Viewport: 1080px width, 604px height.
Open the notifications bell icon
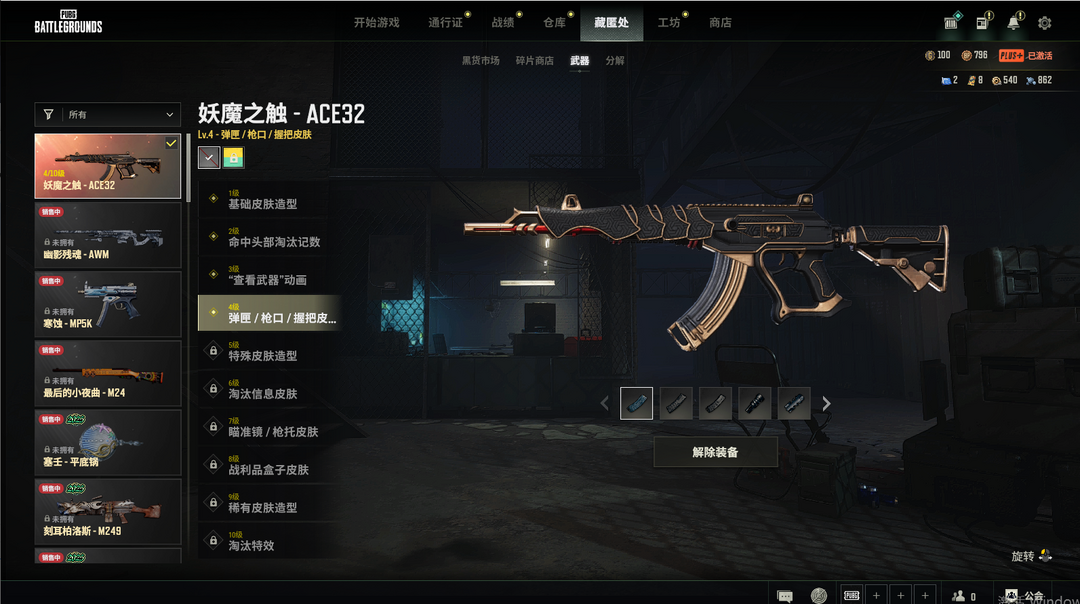(1015, 22)
